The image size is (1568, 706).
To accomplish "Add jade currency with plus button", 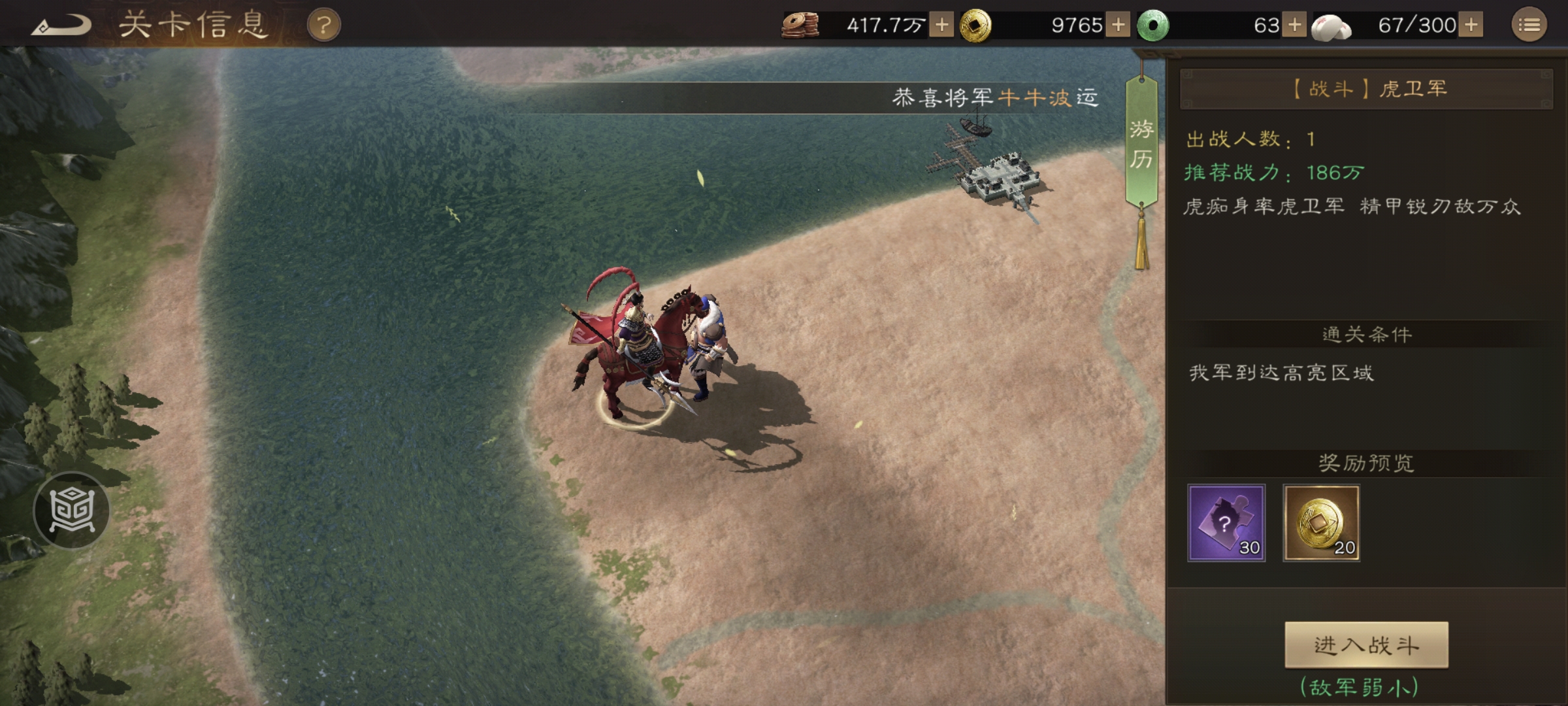I will tap(1294, 25).
